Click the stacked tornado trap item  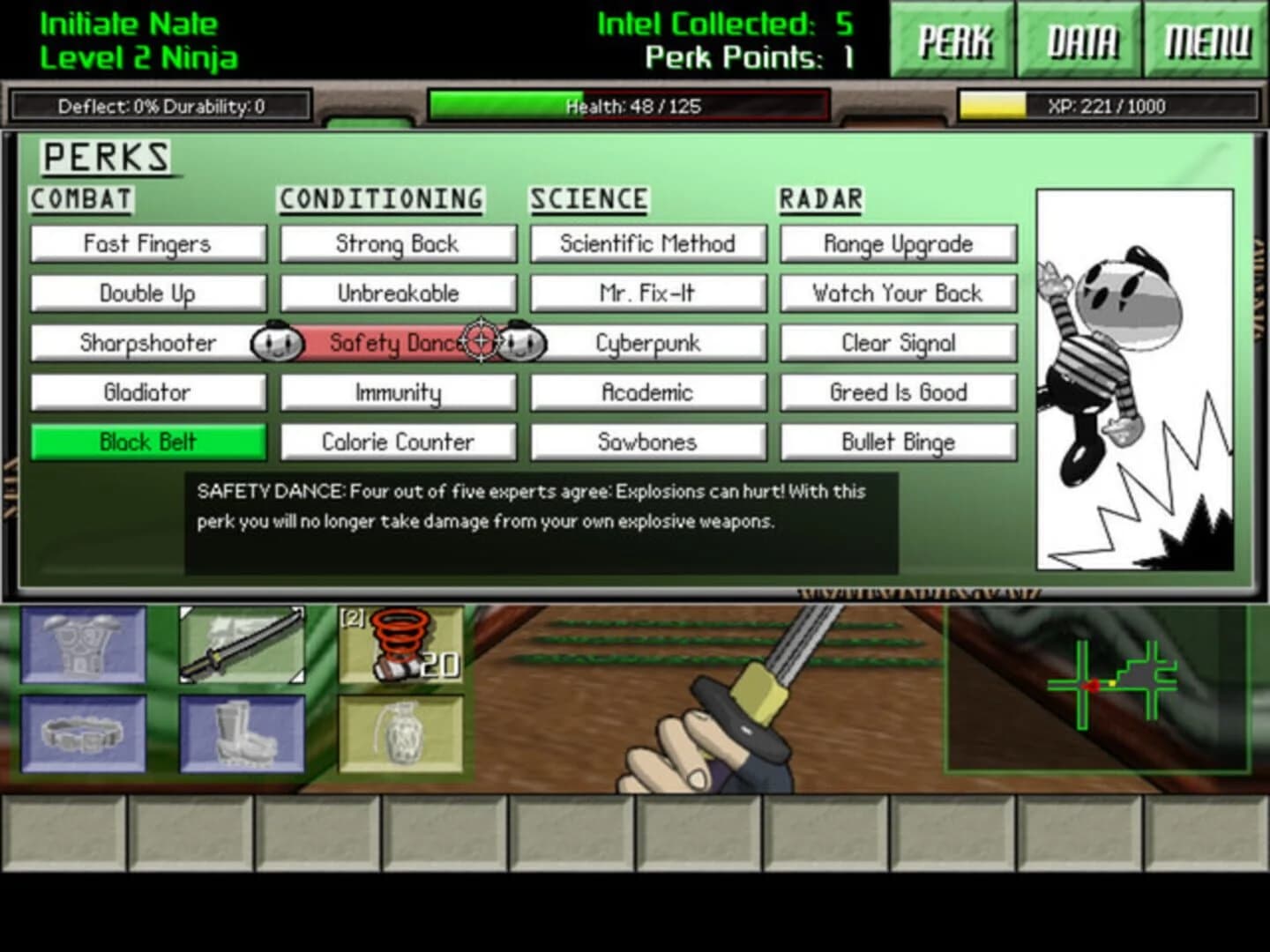pyautogui.click(x=400, y=646)
